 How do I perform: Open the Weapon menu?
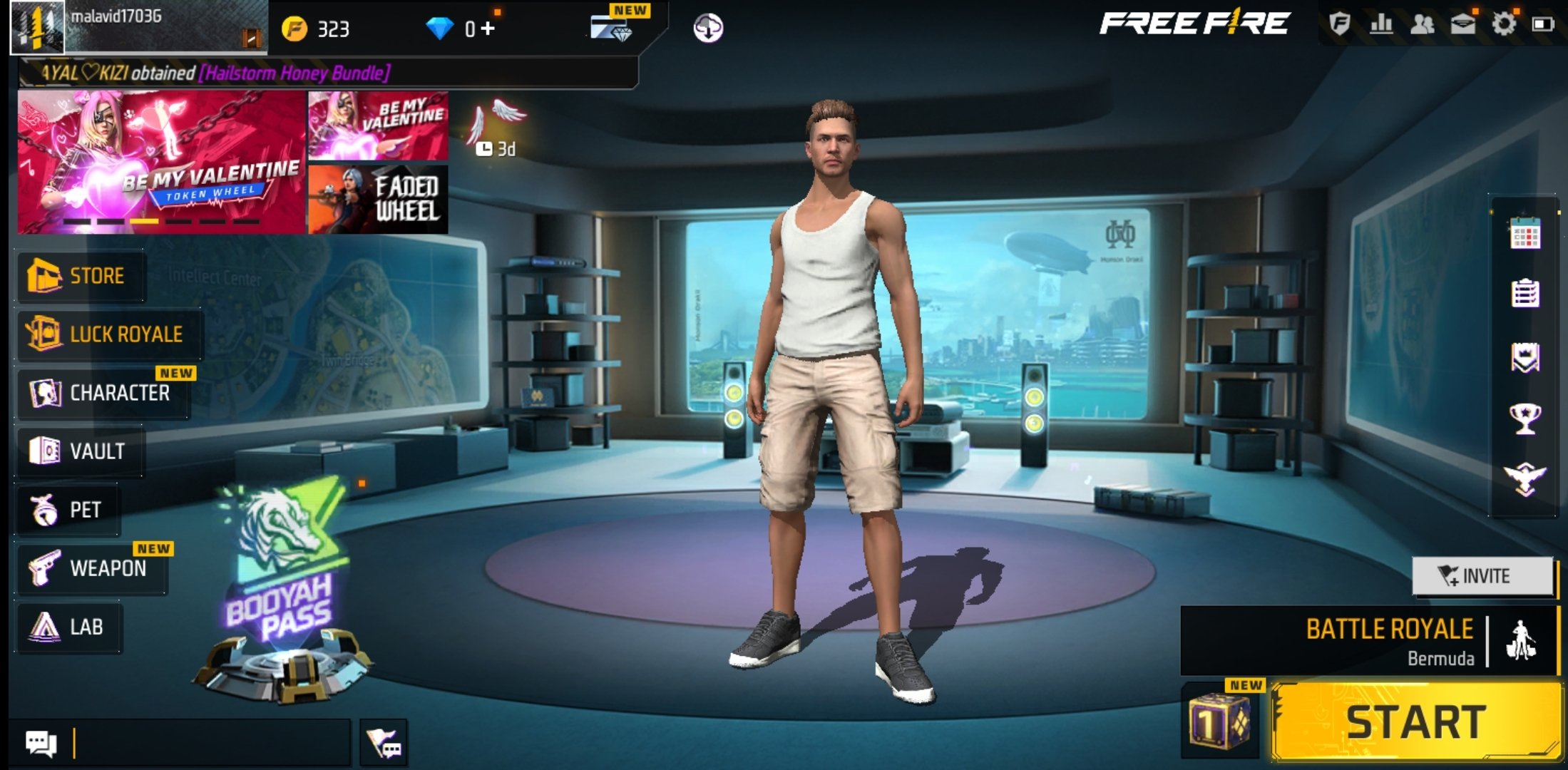point(93,568)
